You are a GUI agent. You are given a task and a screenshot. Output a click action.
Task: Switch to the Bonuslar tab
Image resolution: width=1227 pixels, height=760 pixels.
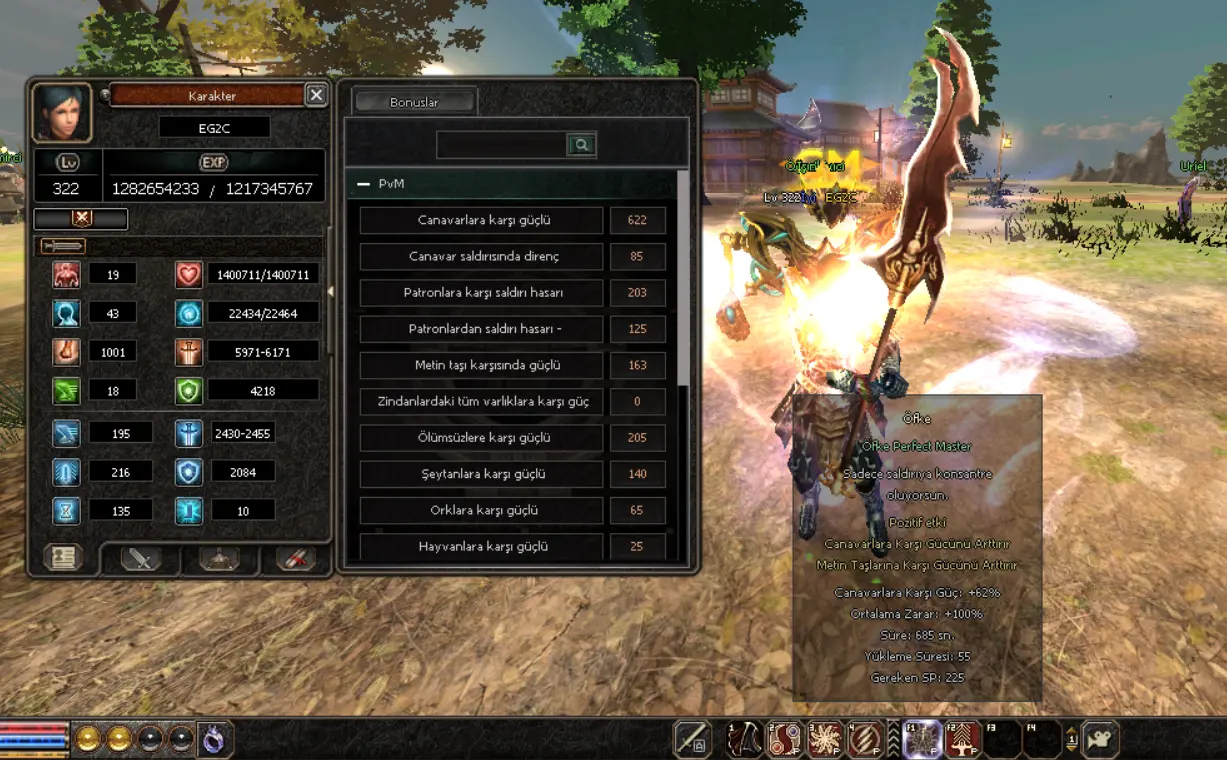pos(414,102)
